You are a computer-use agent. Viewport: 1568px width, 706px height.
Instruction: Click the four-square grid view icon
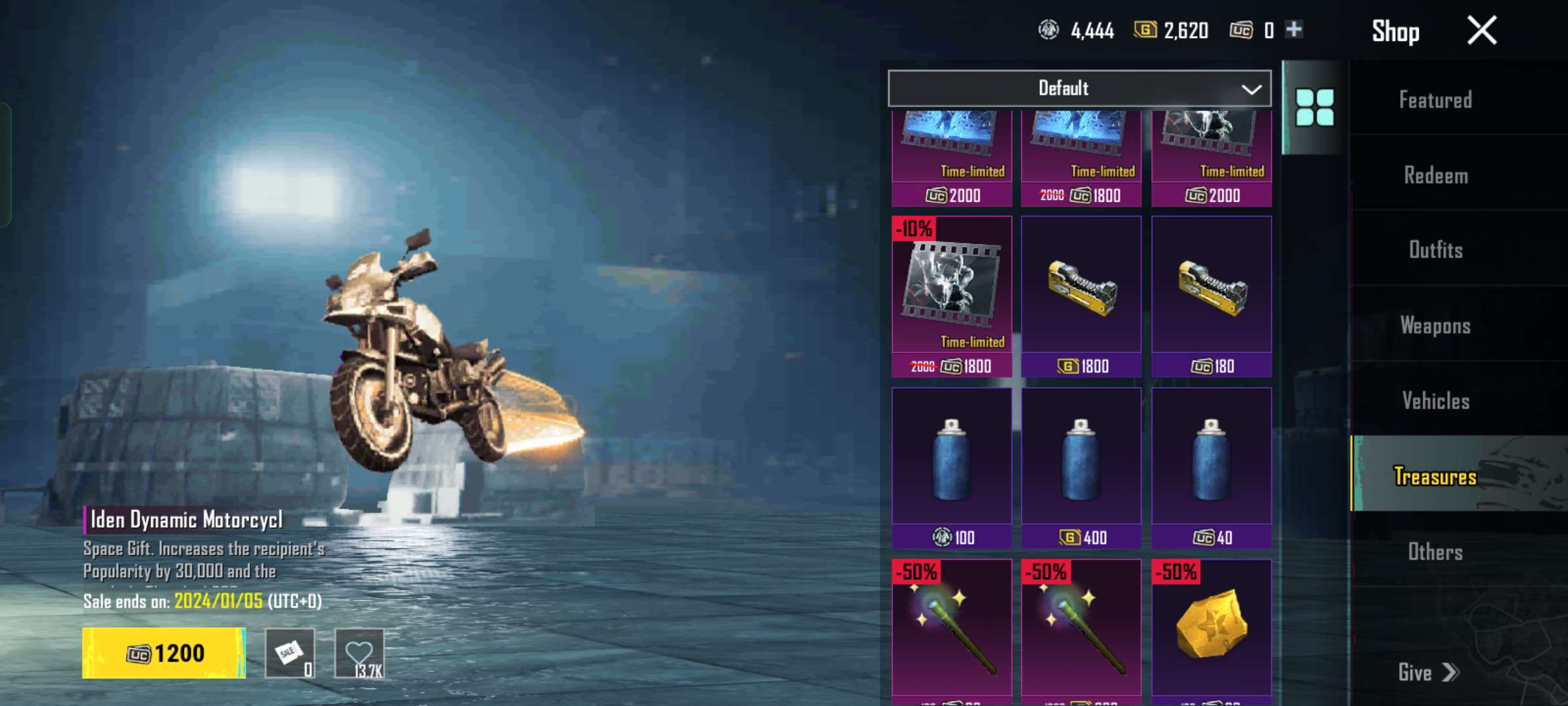click(x=1315, y=107)
